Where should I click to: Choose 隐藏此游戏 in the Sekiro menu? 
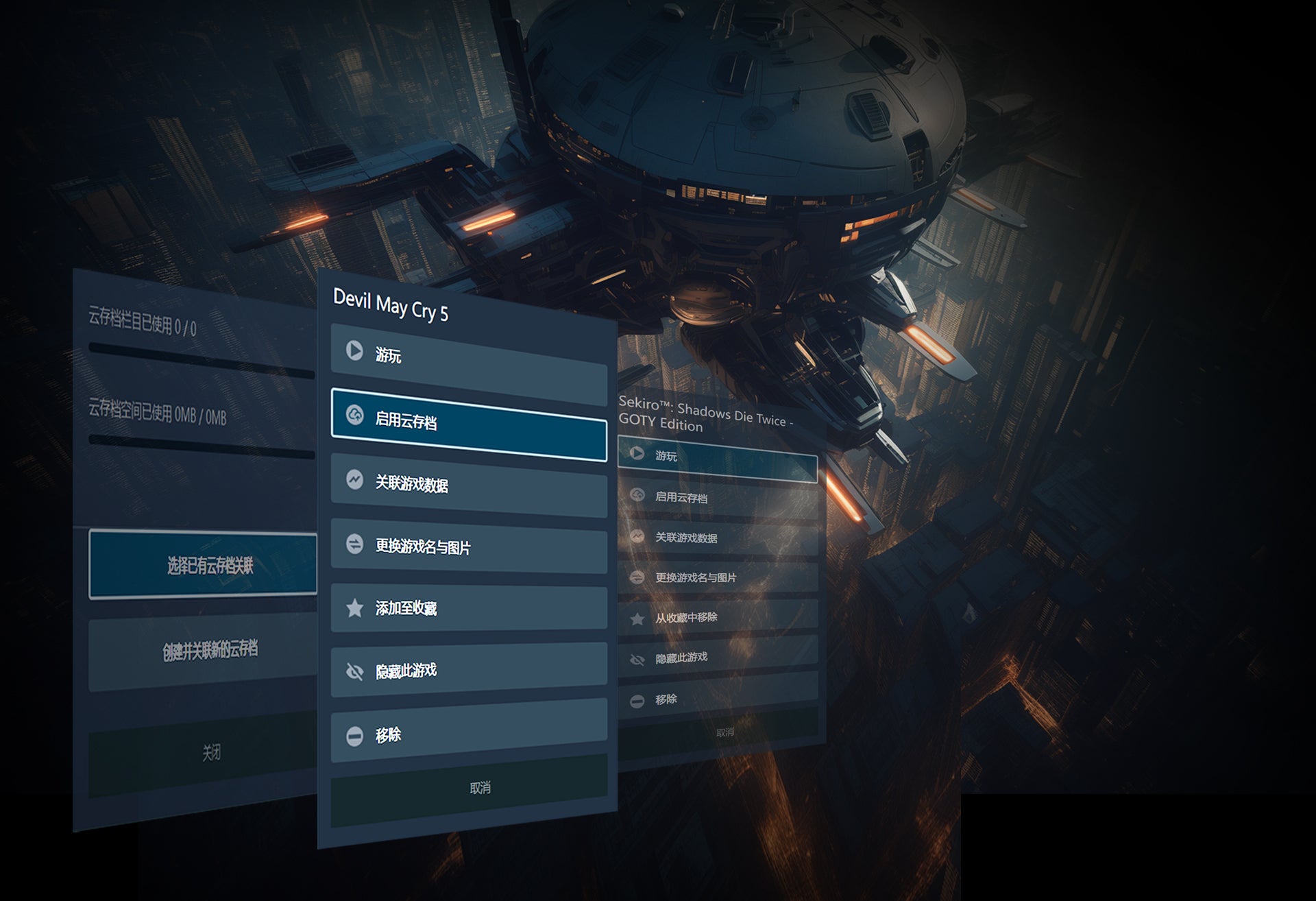click(x=717, y=658)
